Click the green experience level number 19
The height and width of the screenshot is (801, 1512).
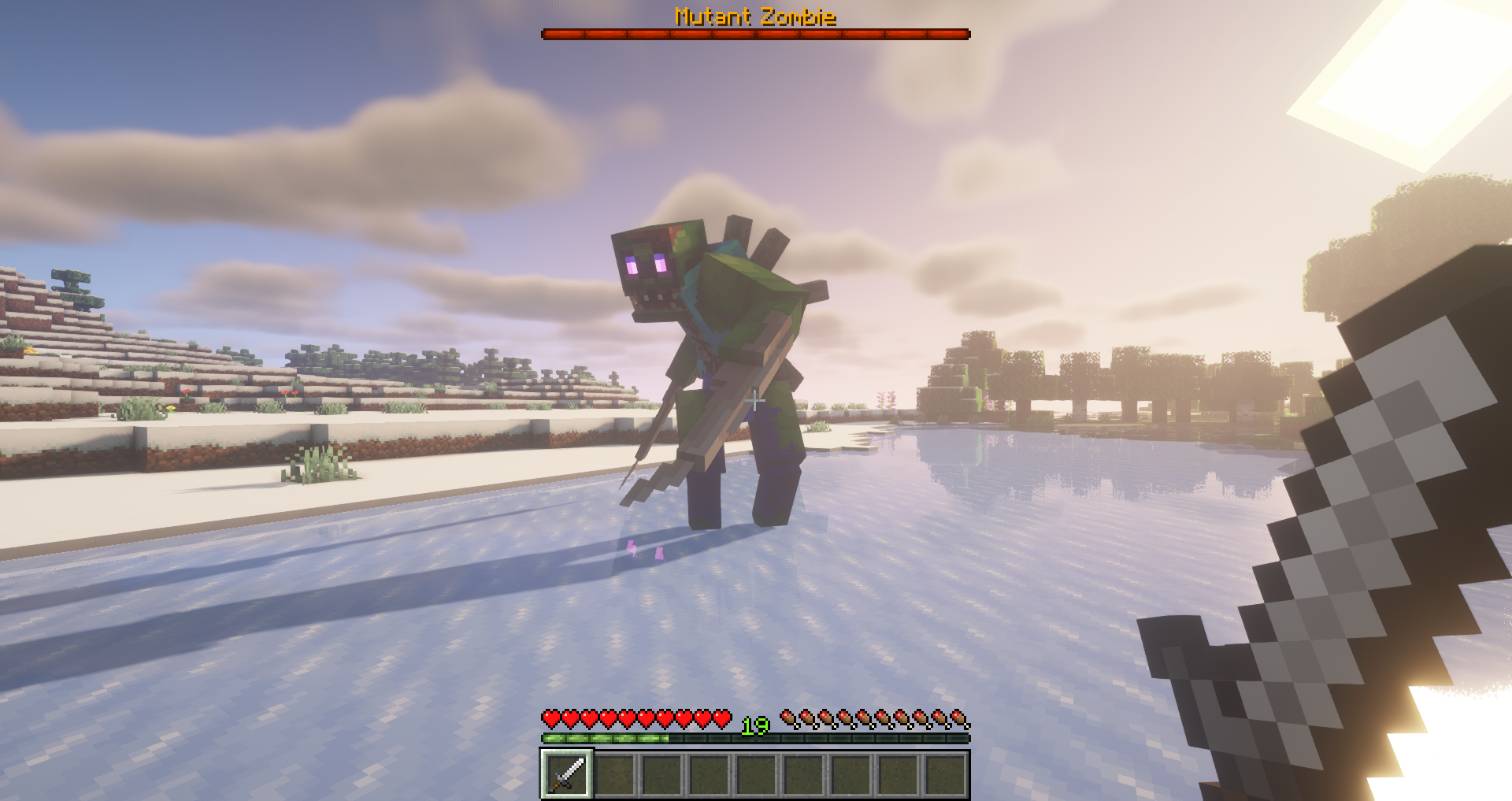click(754, 726)
